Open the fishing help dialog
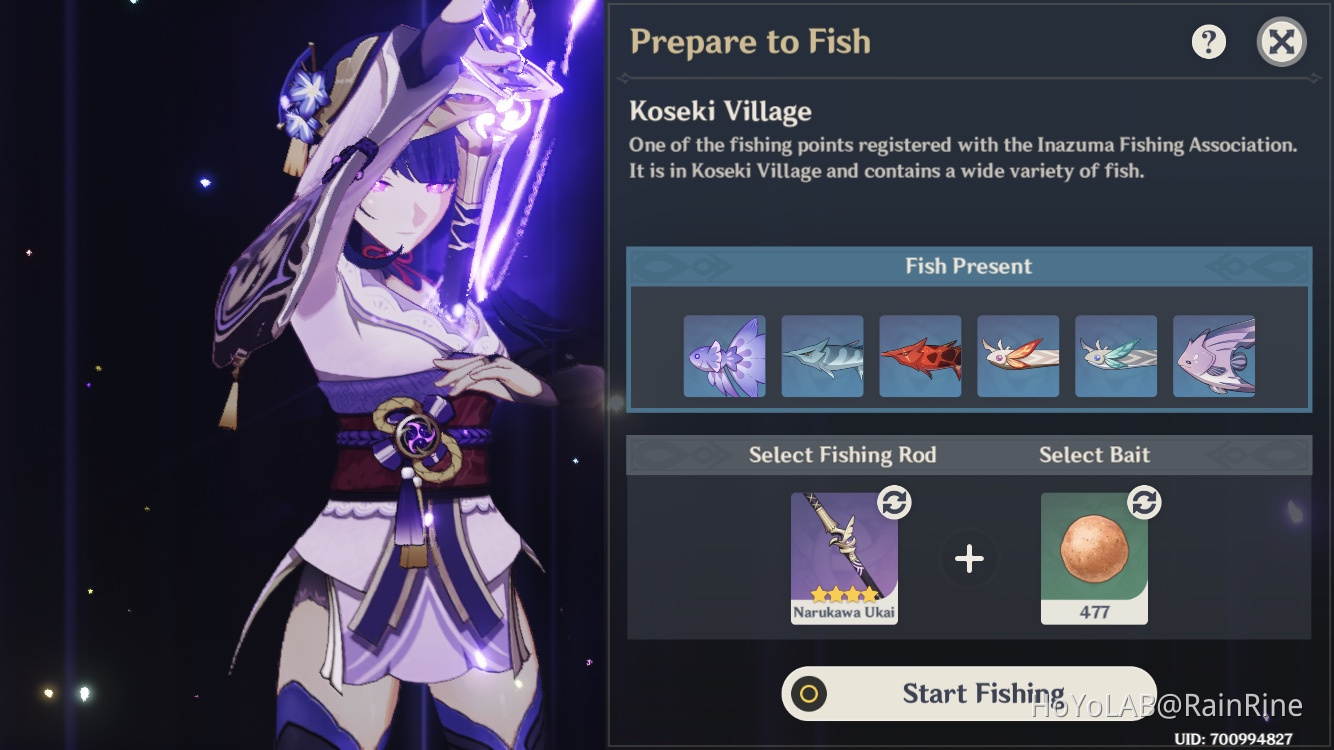 (x=1207, y=41)
